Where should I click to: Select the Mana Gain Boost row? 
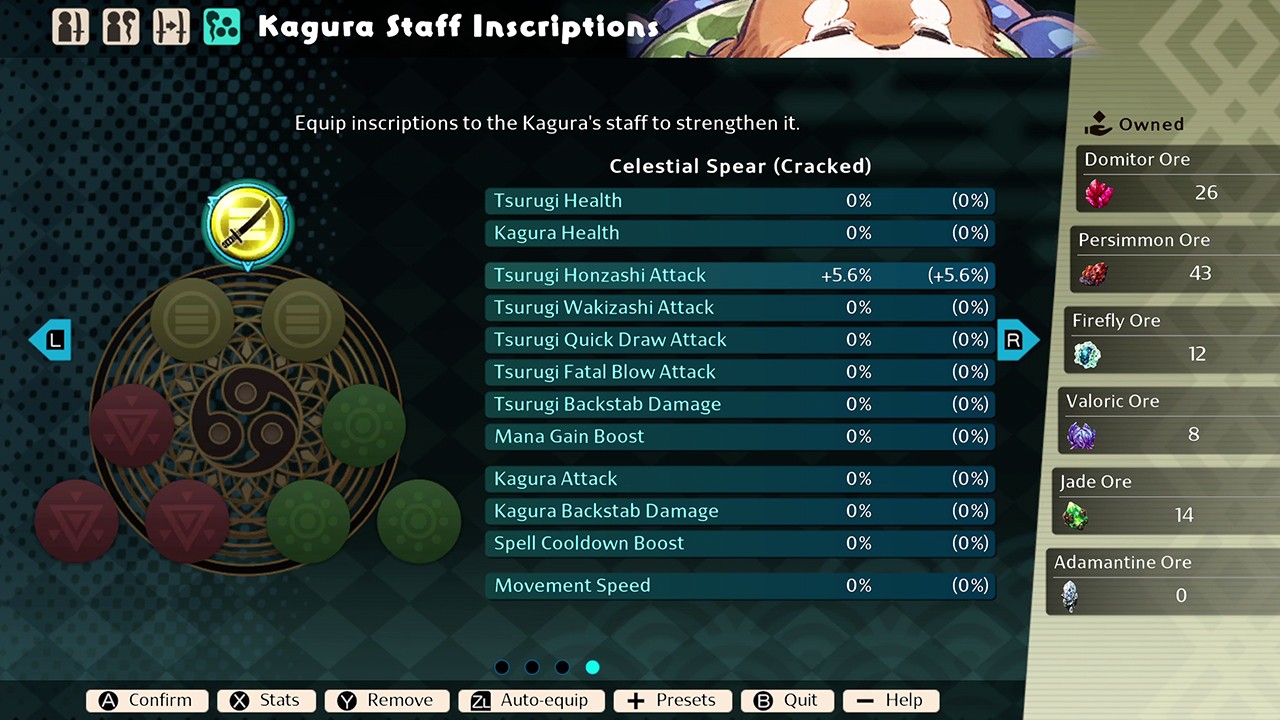click(x=740, y=436)
